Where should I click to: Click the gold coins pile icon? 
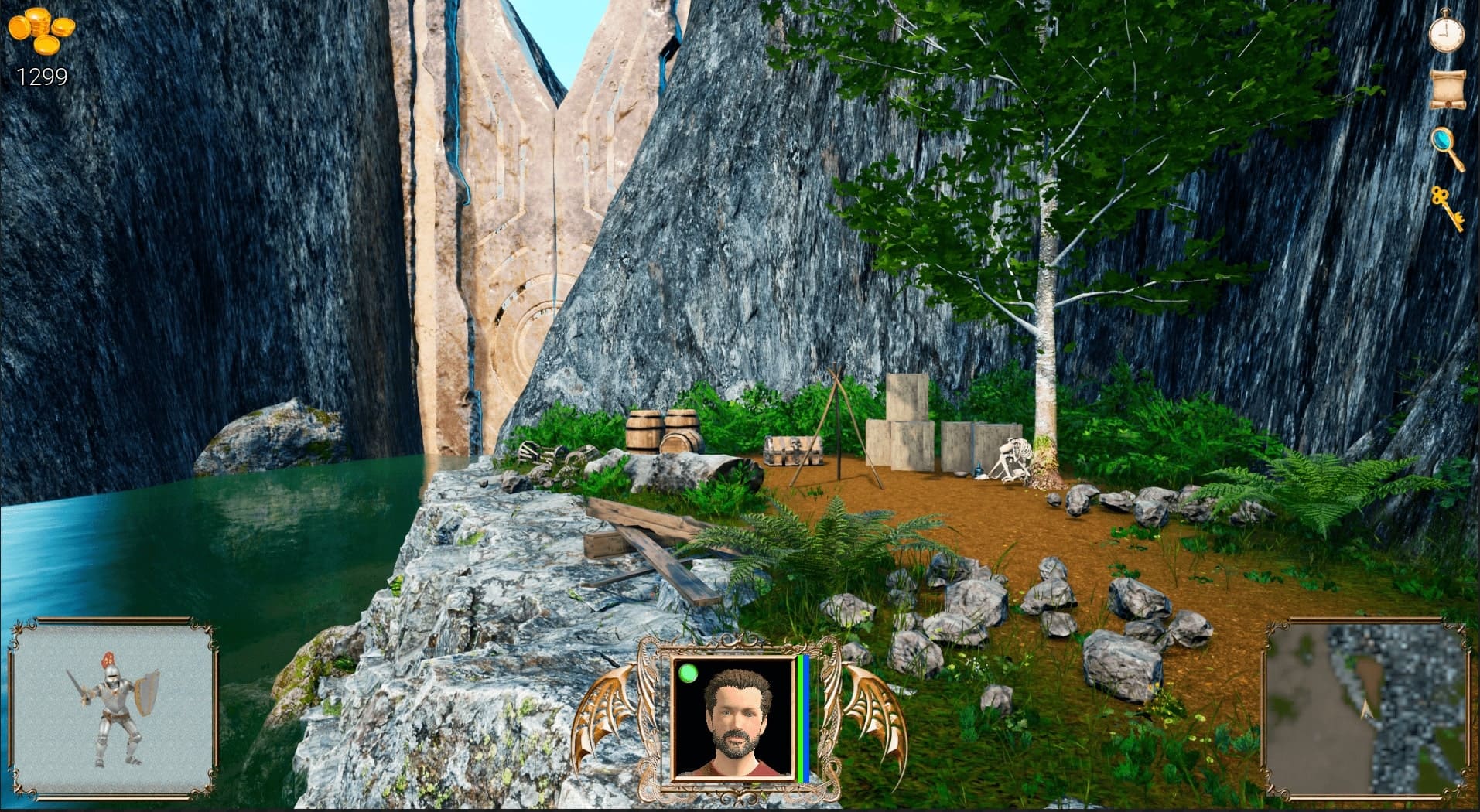click(x=42, y=32)
